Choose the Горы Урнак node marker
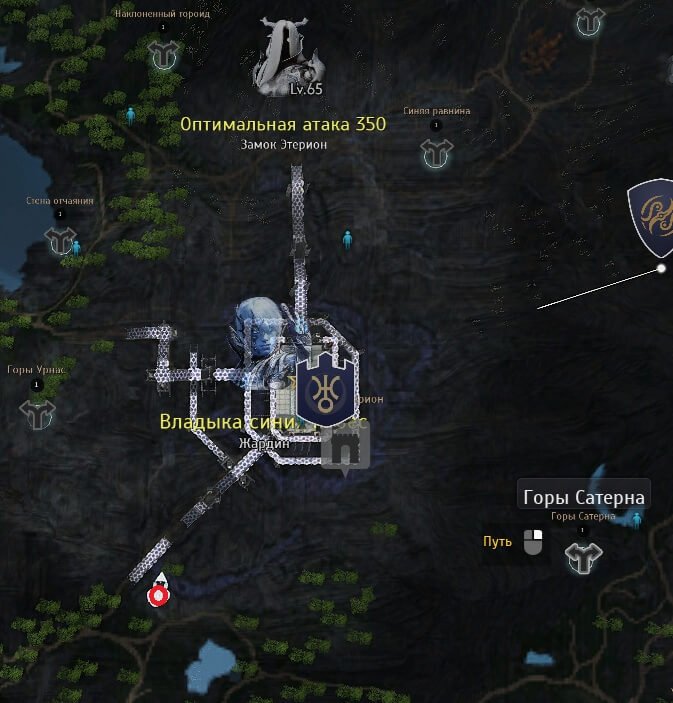Screen dimensions: 673x703 [x=38, y=413]
